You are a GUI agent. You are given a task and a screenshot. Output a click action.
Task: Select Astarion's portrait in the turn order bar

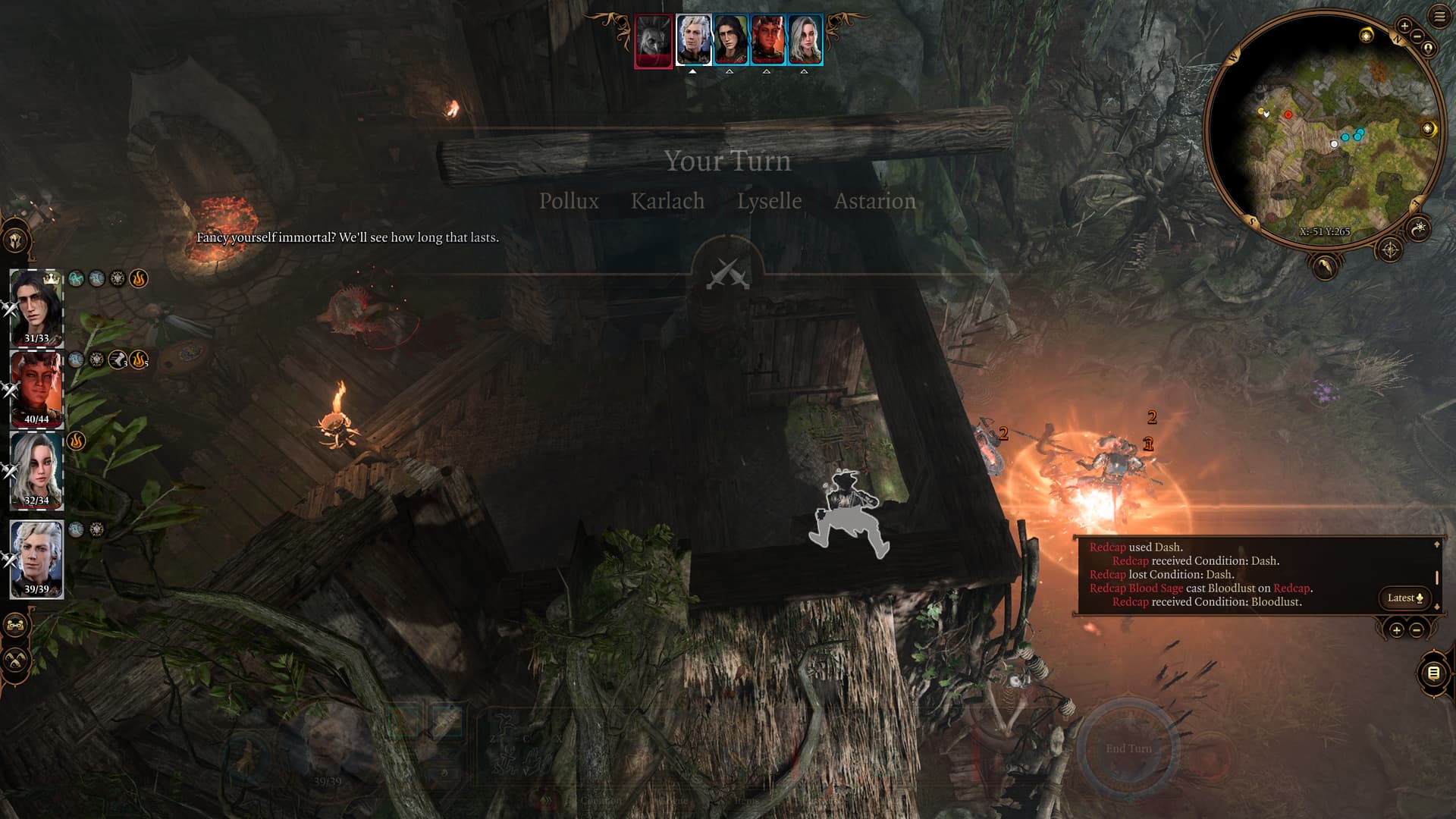[x=693, y=39]
